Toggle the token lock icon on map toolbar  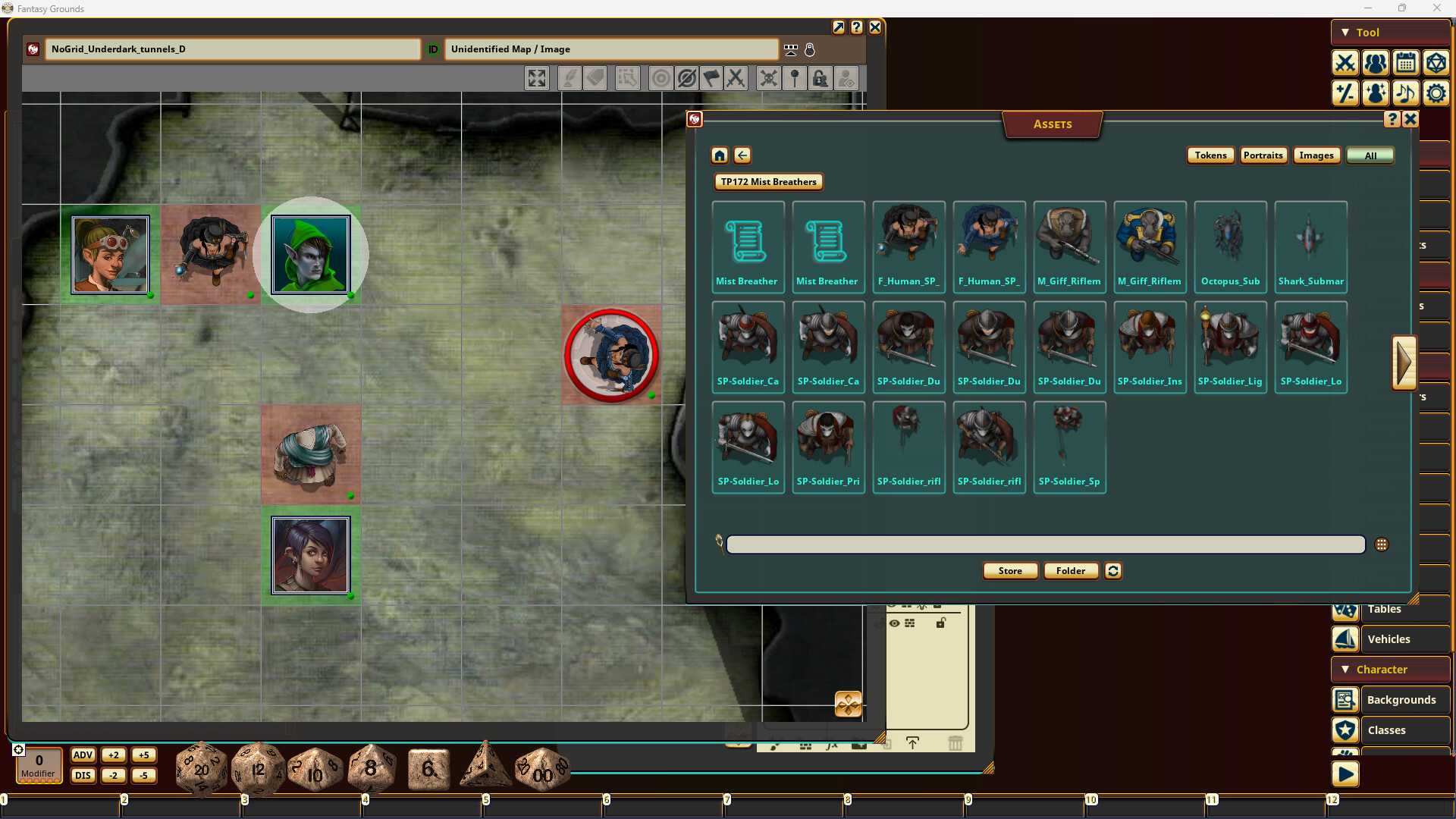821,78
